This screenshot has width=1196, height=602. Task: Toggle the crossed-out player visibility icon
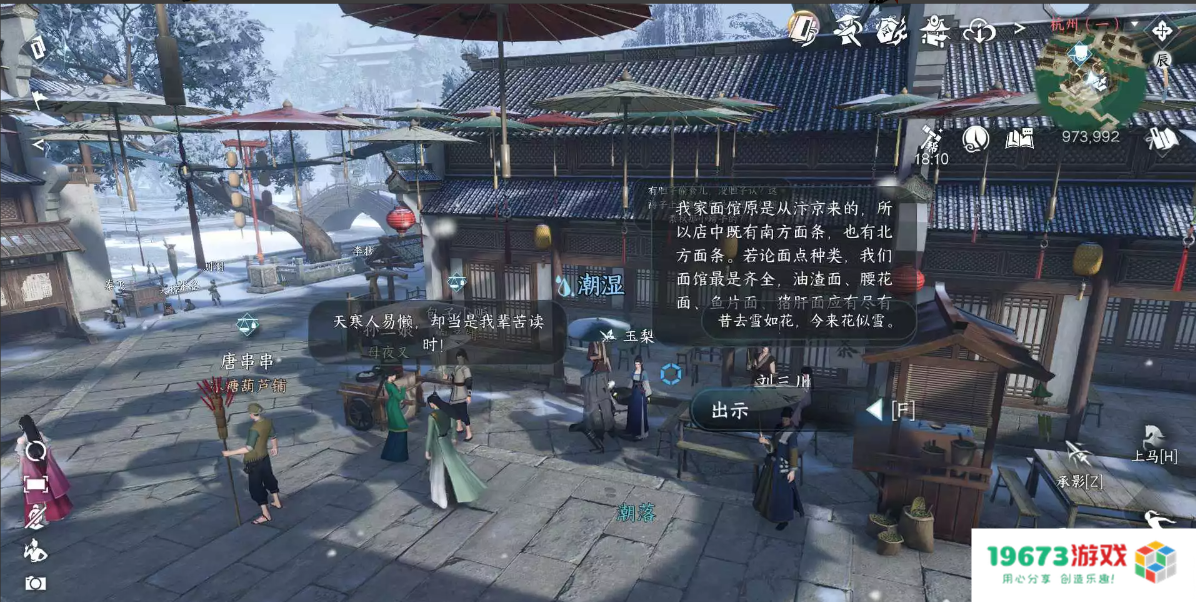coord(35,516)
